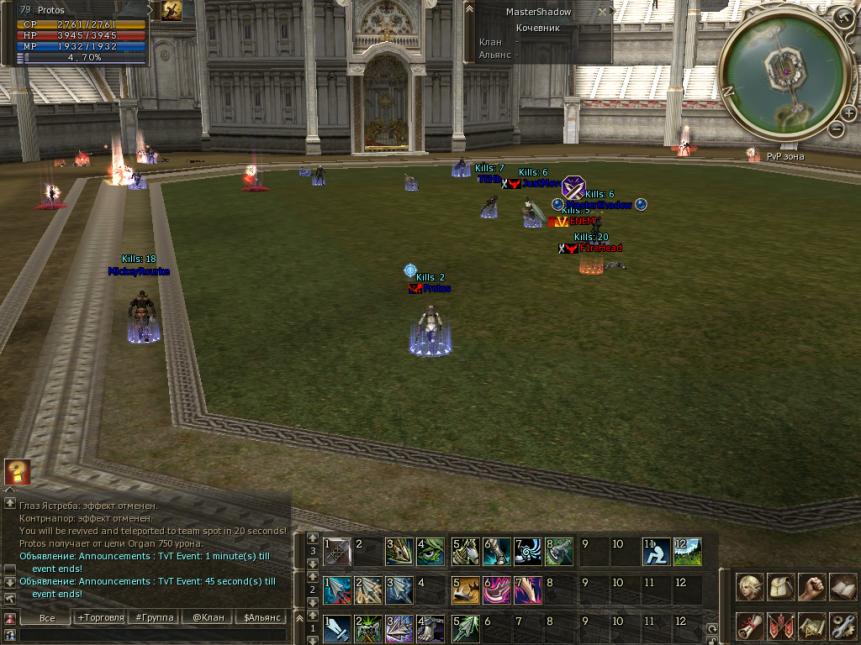Screen dimensions: 861x645
Task: Switch to the $Альянс chat tab
Action: pyautogui.click(x=262, y=618)
